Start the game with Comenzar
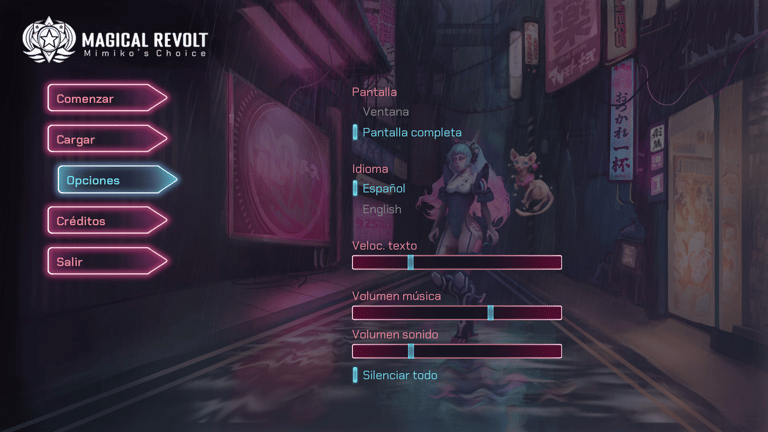The image size is (768, 432). coord(104,98)
